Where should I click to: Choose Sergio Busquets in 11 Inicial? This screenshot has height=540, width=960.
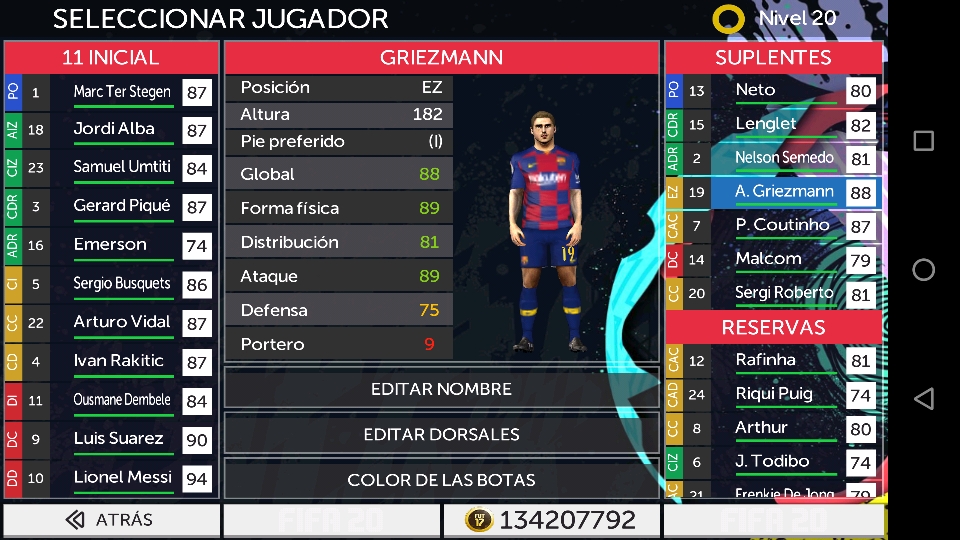(122, 284)
